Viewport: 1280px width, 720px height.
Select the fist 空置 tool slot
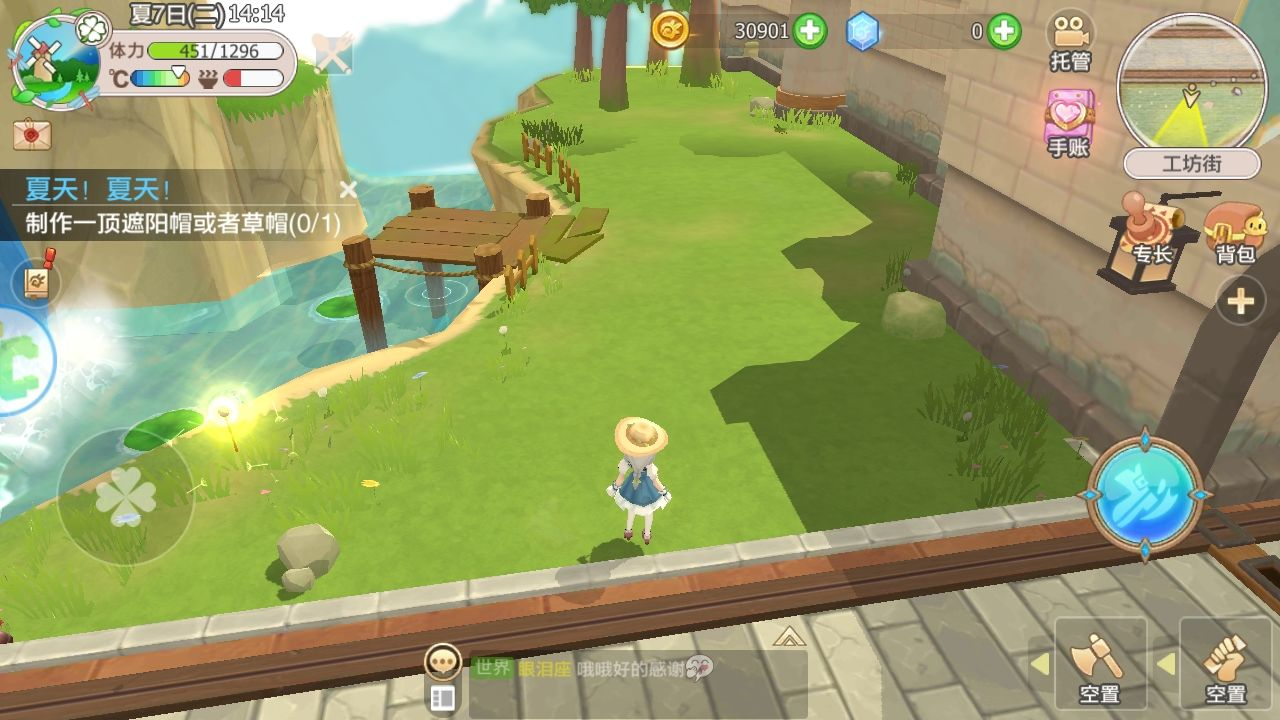click(x=1225, y=663)
